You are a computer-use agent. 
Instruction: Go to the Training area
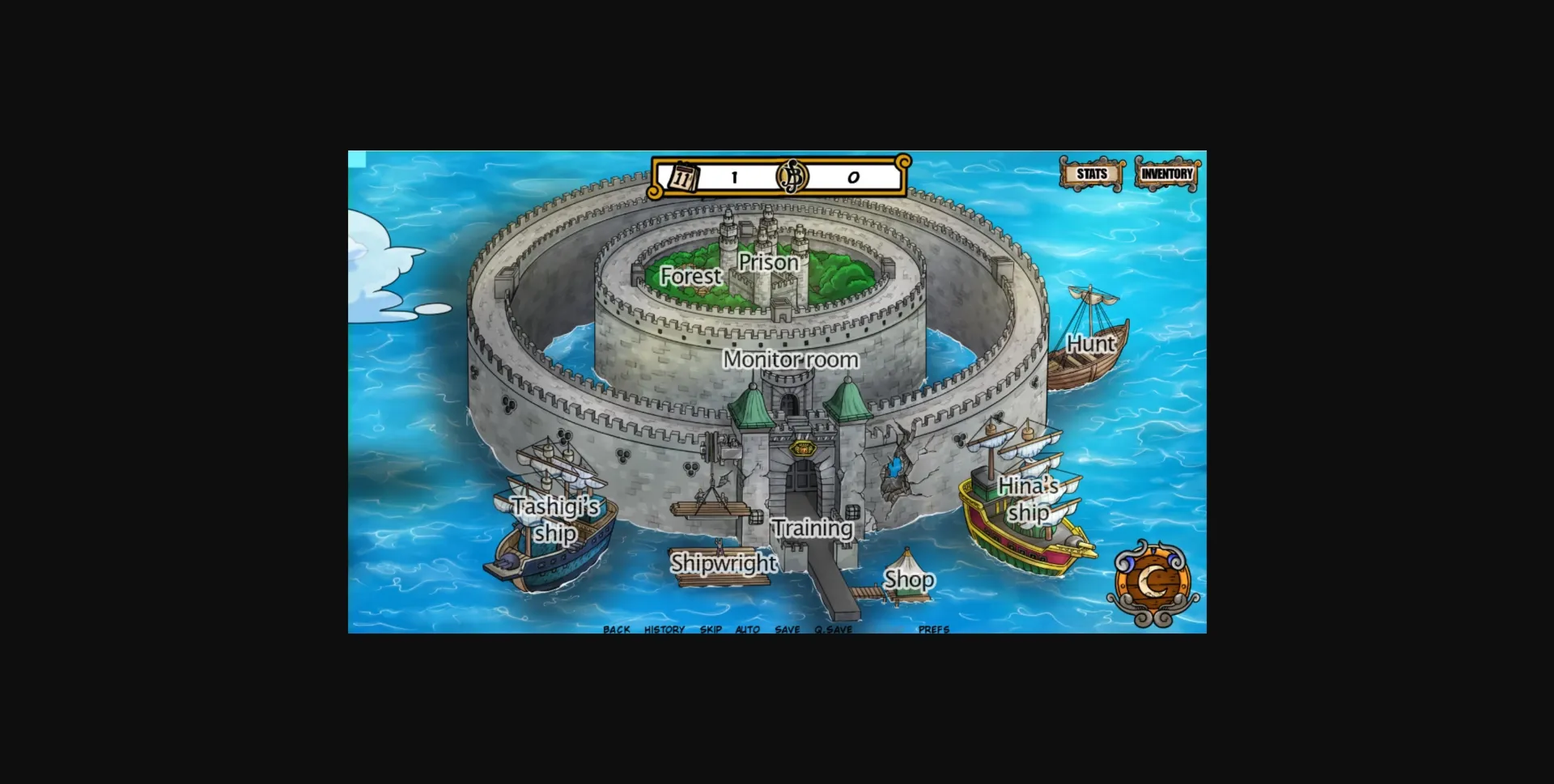[812, 528]
